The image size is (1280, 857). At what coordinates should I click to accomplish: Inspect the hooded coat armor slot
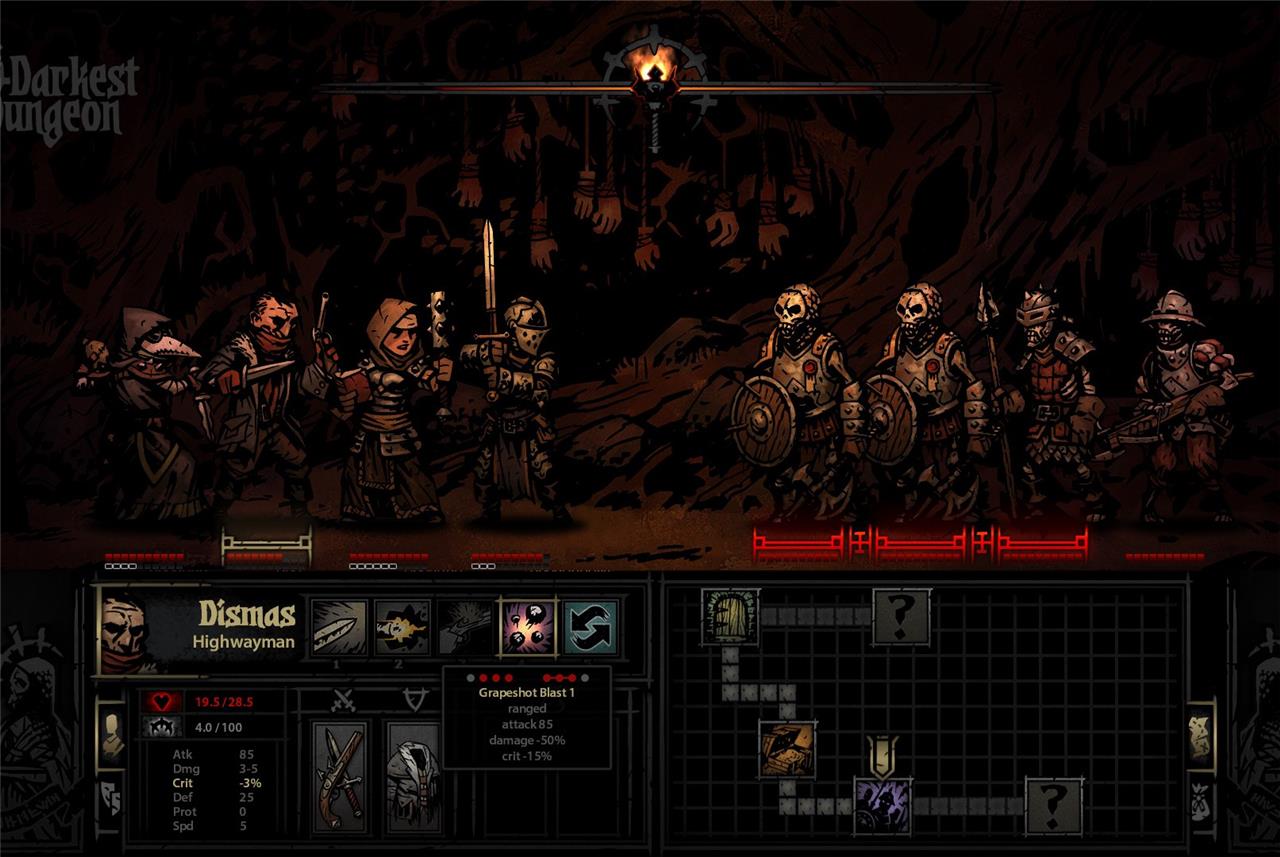413,776
